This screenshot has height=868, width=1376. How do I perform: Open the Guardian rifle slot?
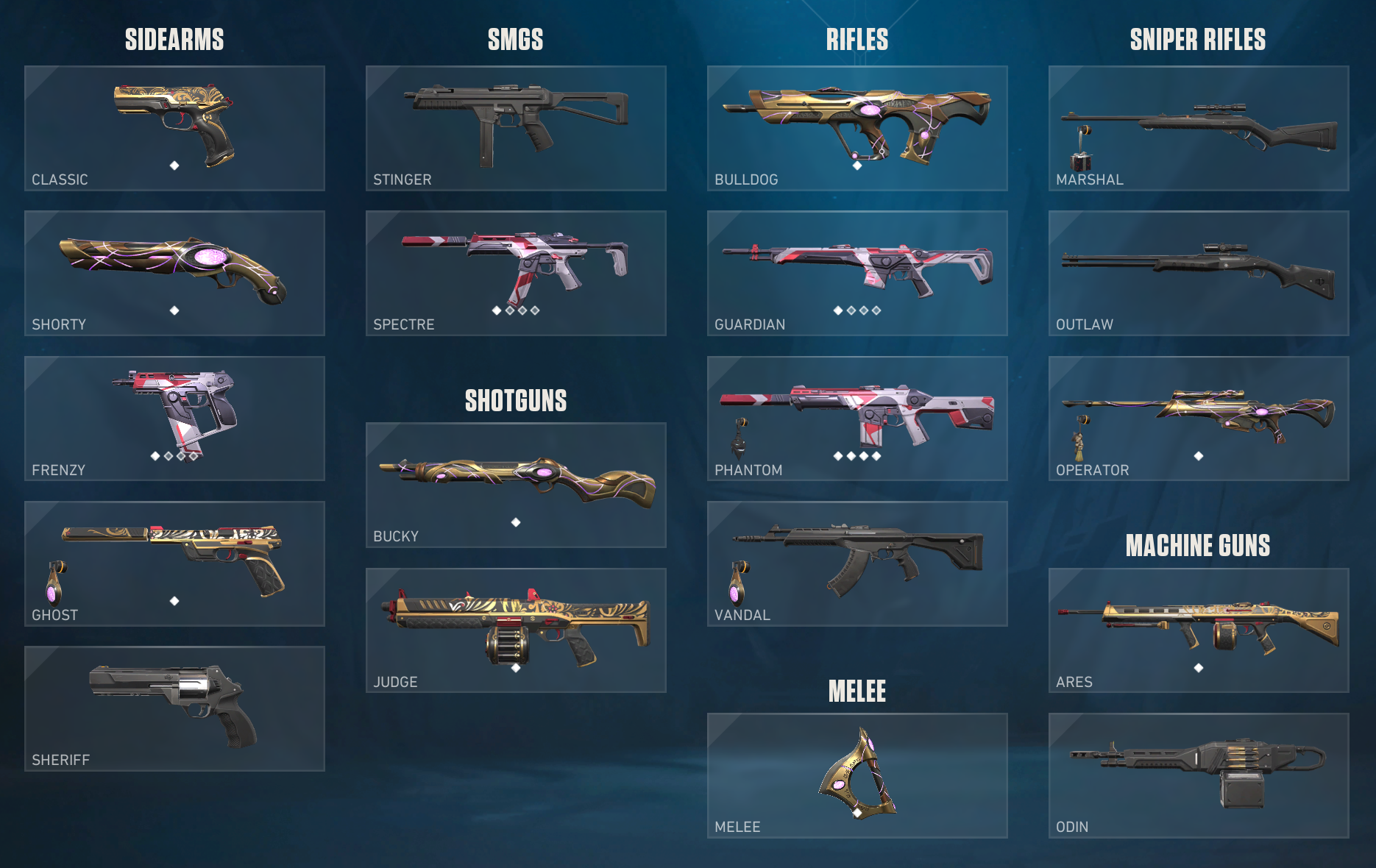(857, 273)
